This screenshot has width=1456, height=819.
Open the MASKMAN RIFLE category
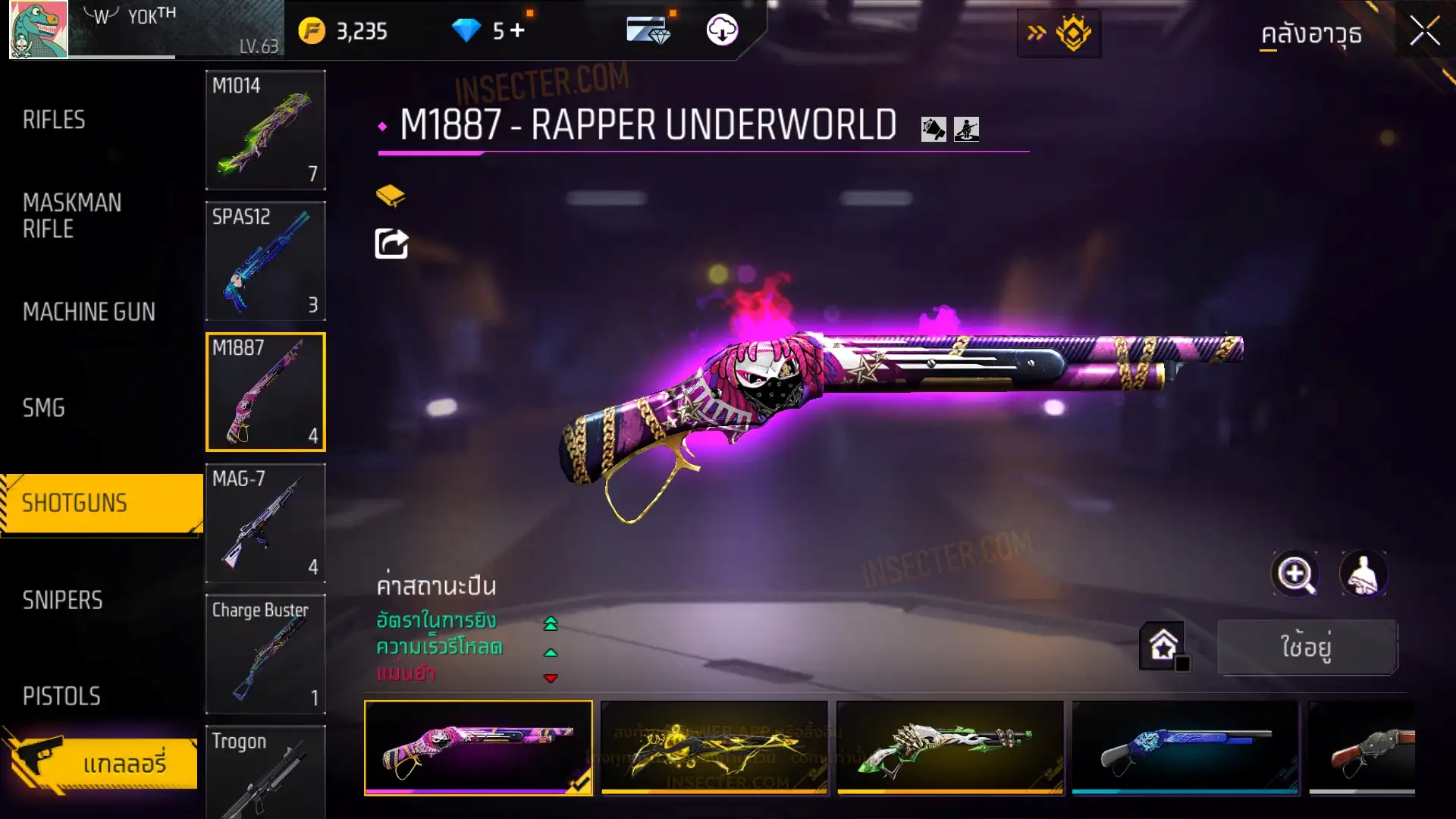[72, 215]
